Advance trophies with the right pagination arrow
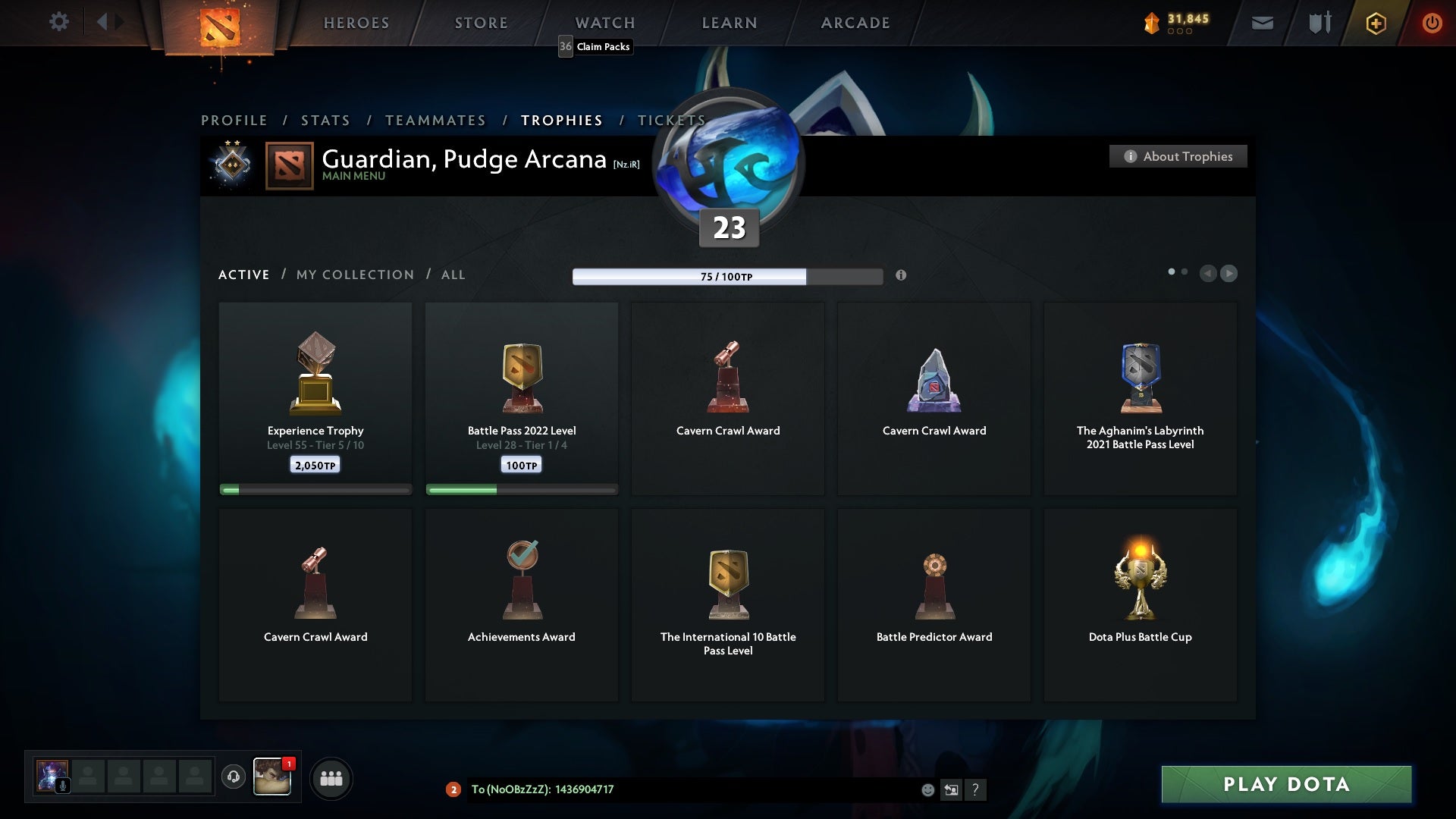Viewport: 1456px width, 819px height. tap(1229, 274)
